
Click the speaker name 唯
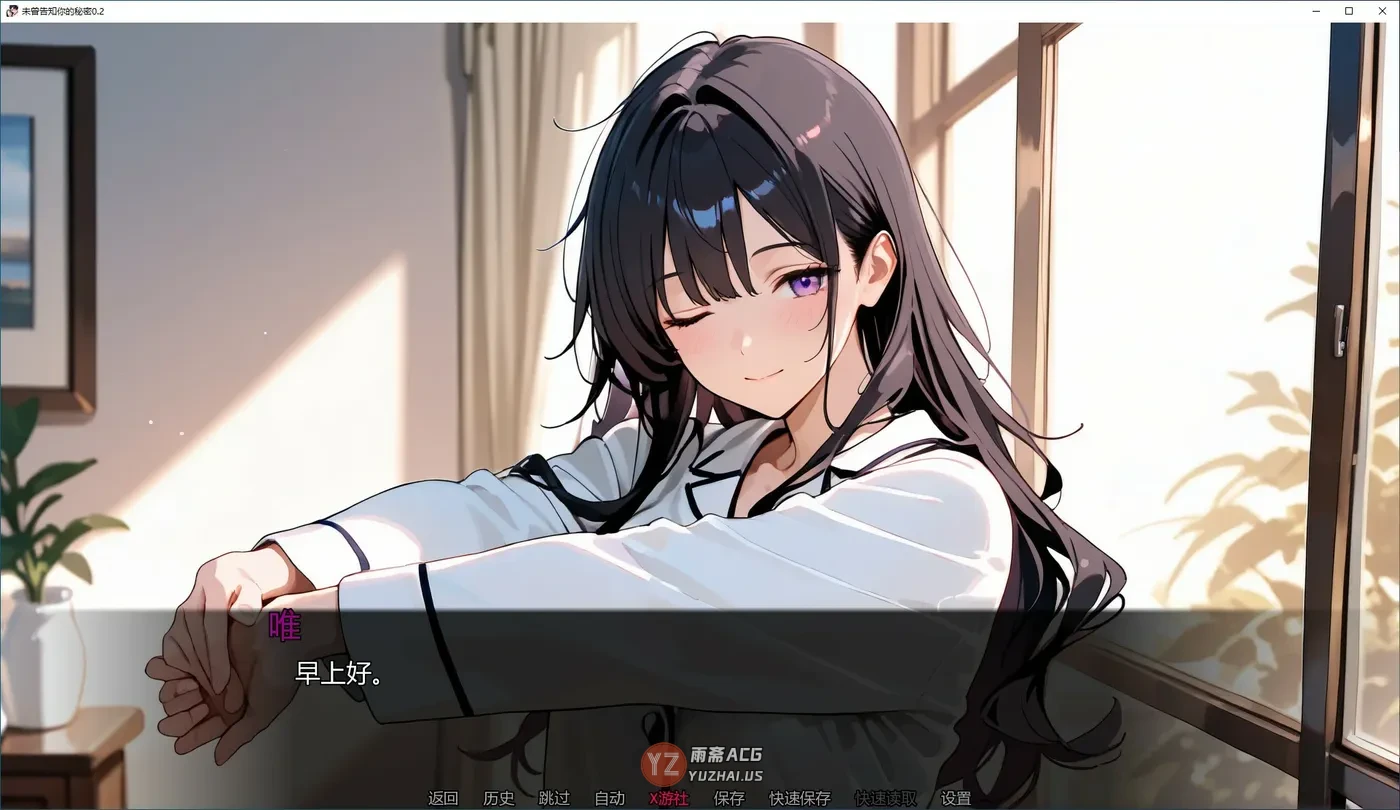tap(283, 627)
